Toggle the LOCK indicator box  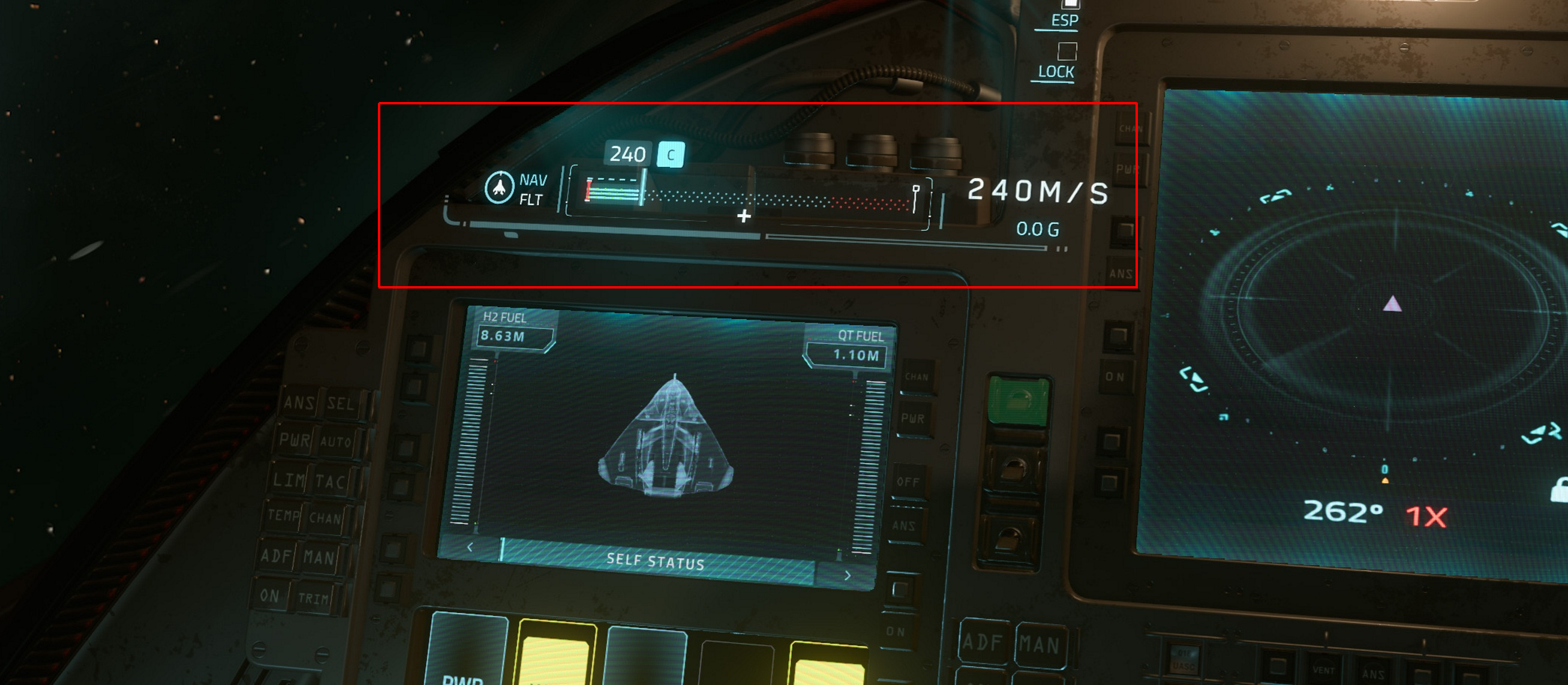[1067, 51]
